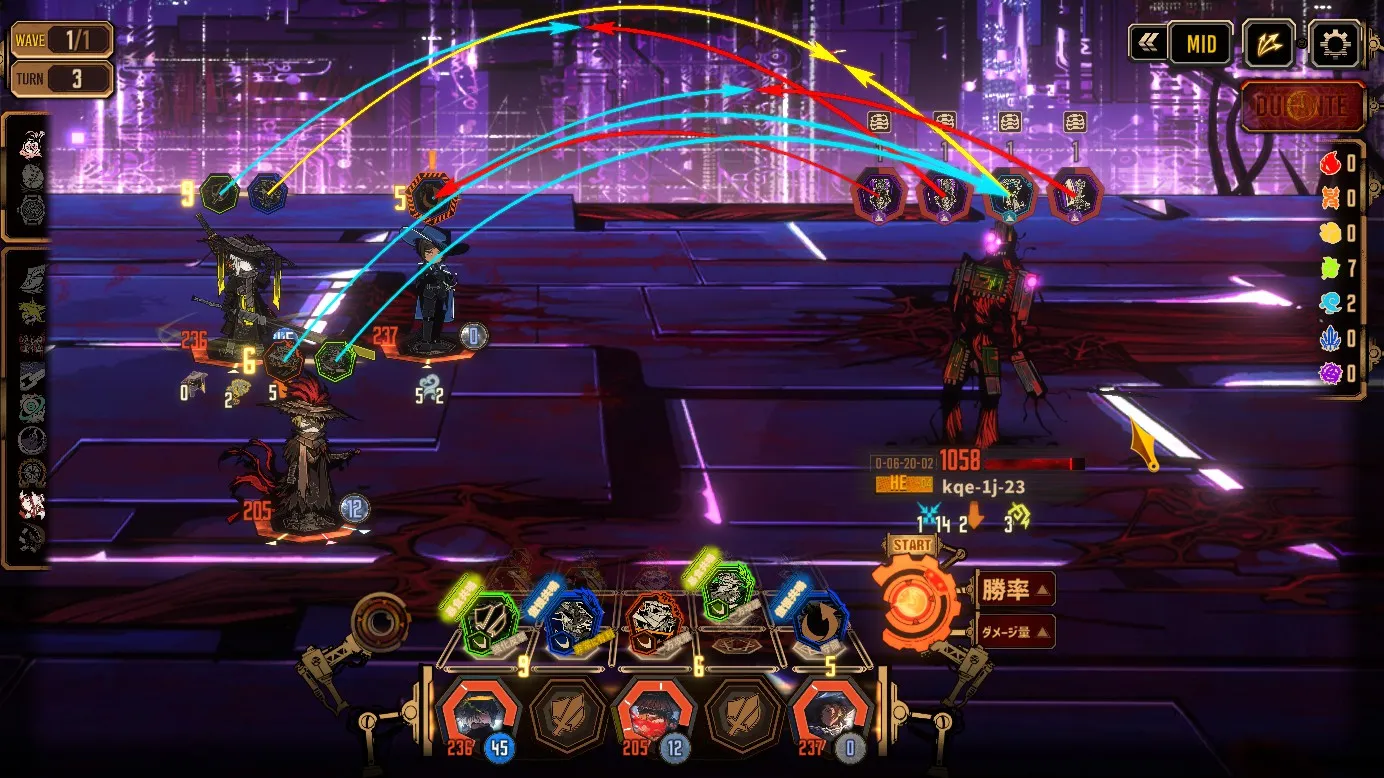The width and height of the screenshot is (1384, 778).
Task: Collapse the panel with the double-chevron button
Action: [1147, 44]
